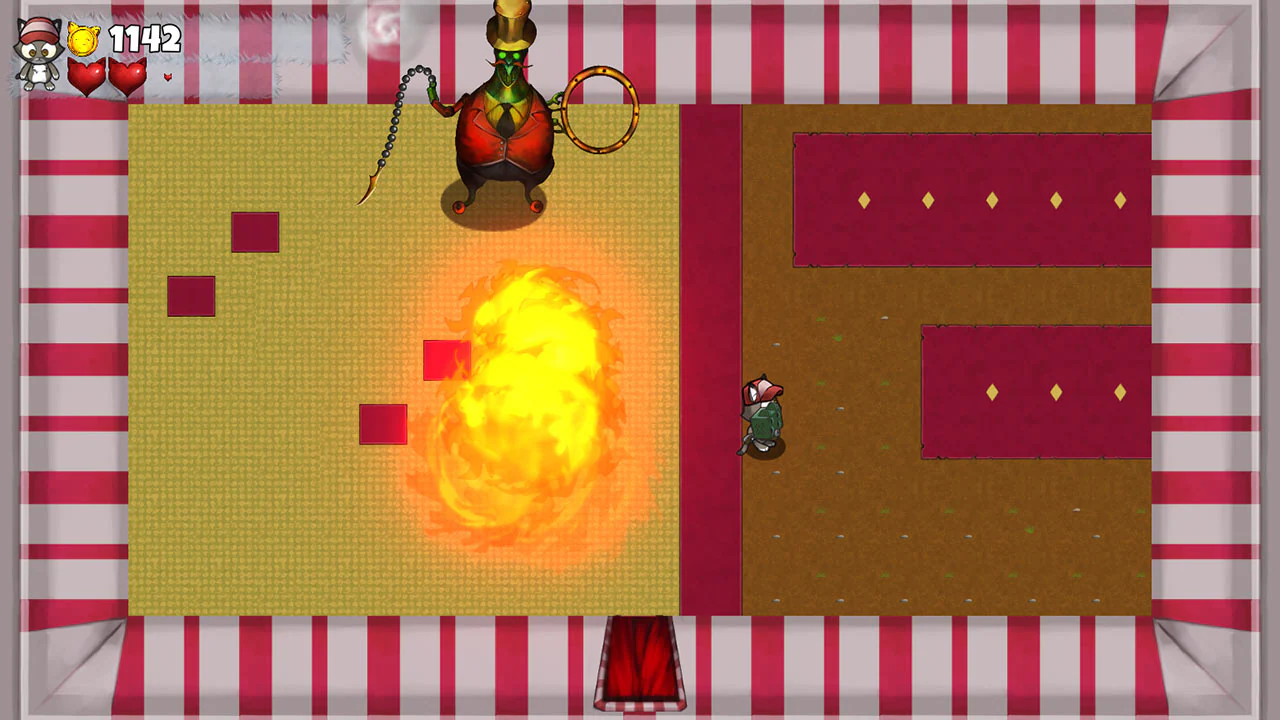Click the lowest red square tile
Viewport: 1280px width, 720px height.
pyautogui.click(x=384, y=424)
